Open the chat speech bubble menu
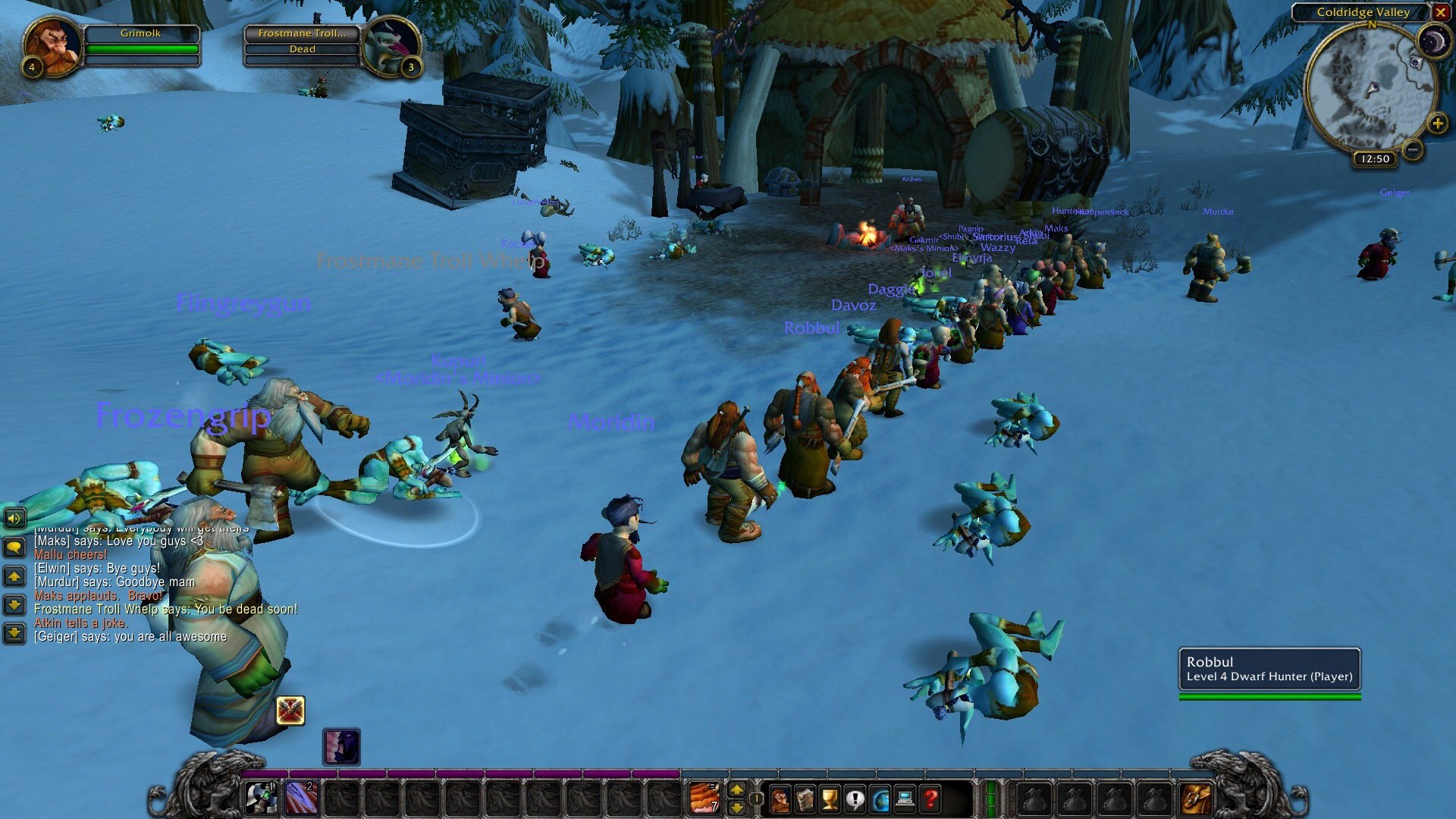Image resolution: width=1456 pixels, height=819 pixels. coord(14,548)
